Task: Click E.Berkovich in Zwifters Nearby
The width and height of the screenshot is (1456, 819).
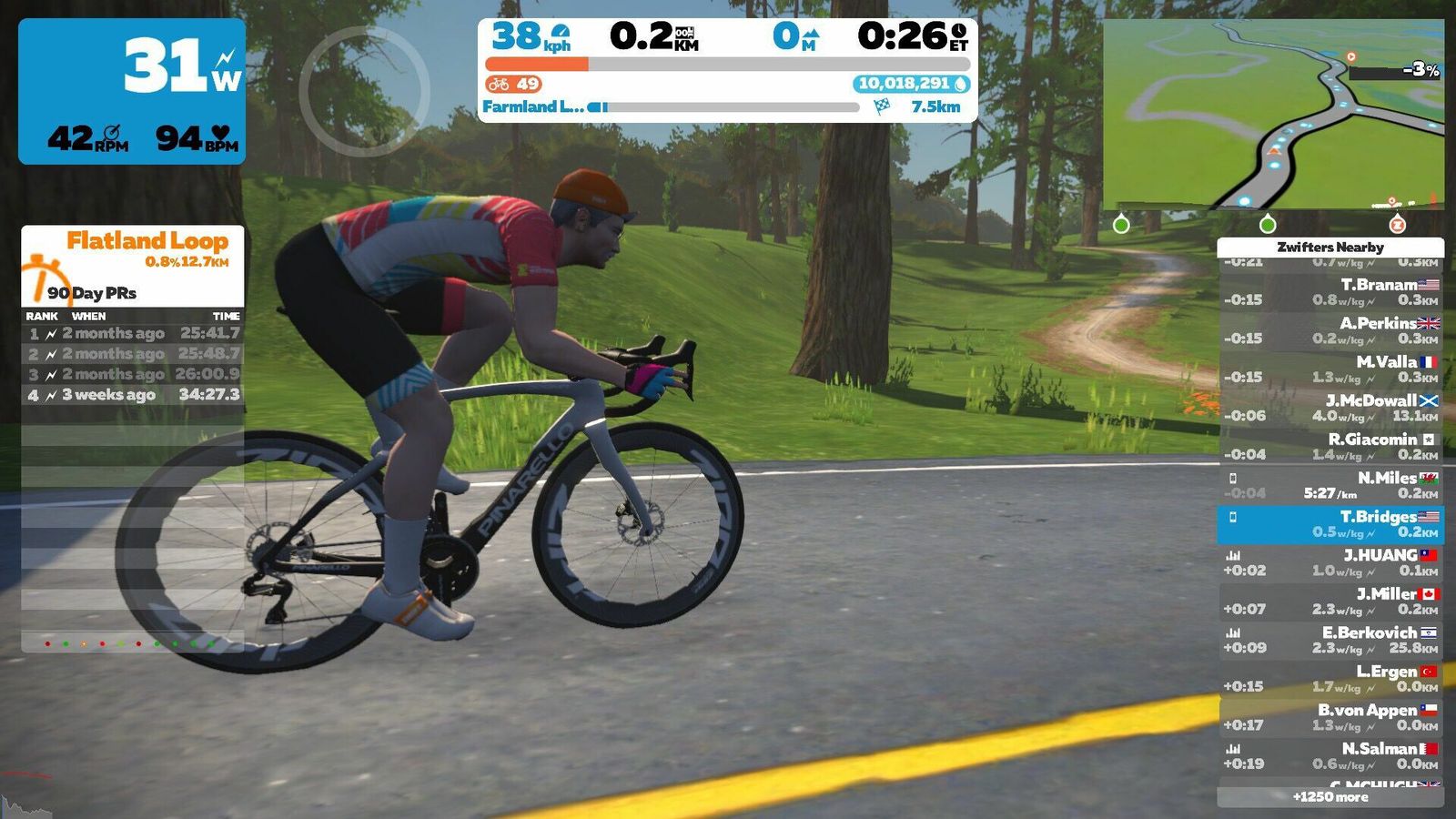Action: point(1330,640)
